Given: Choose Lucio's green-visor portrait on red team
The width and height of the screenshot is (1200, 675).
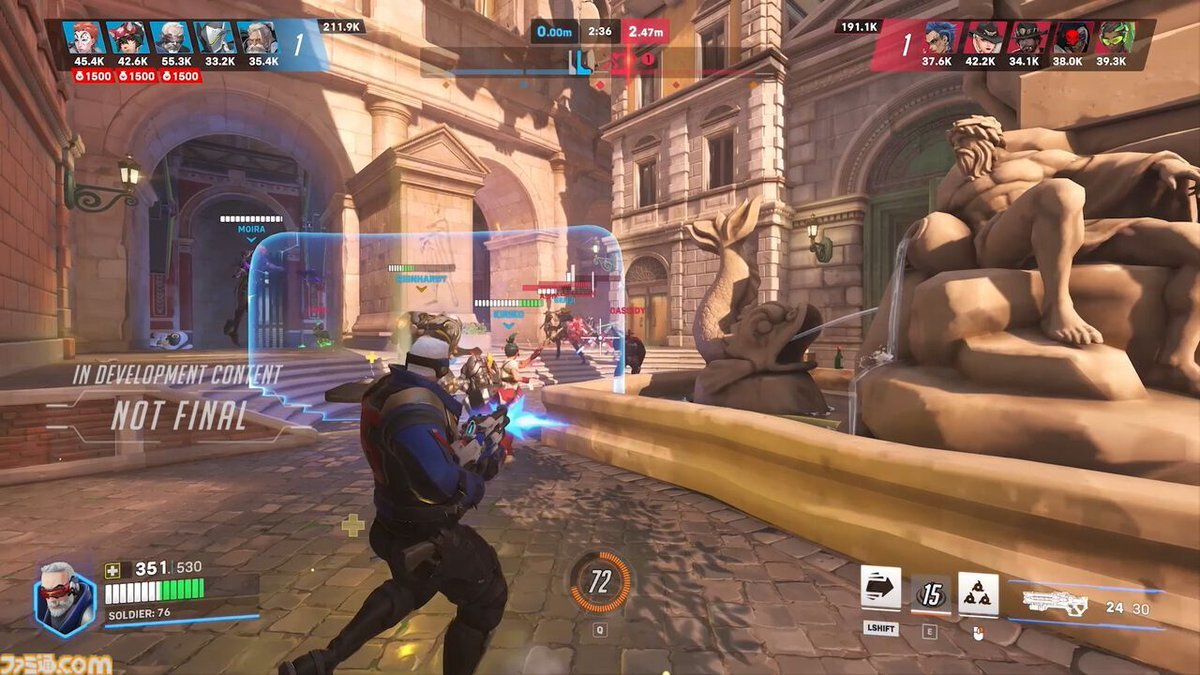Looking at the screenshot, I should click(x=1115, y=37).
